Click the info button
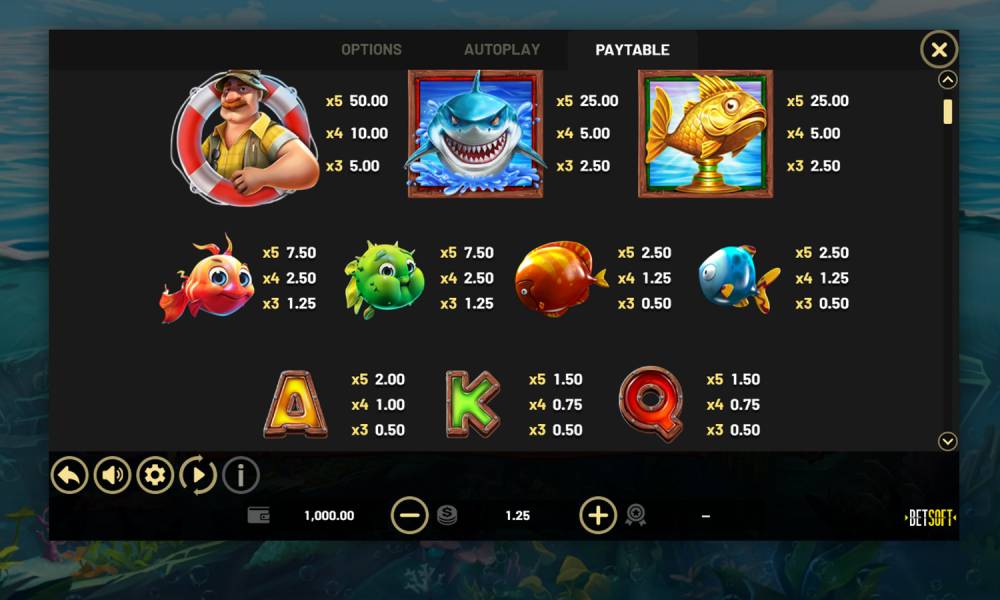1000x600 pixels. click(x=241, y=475)
